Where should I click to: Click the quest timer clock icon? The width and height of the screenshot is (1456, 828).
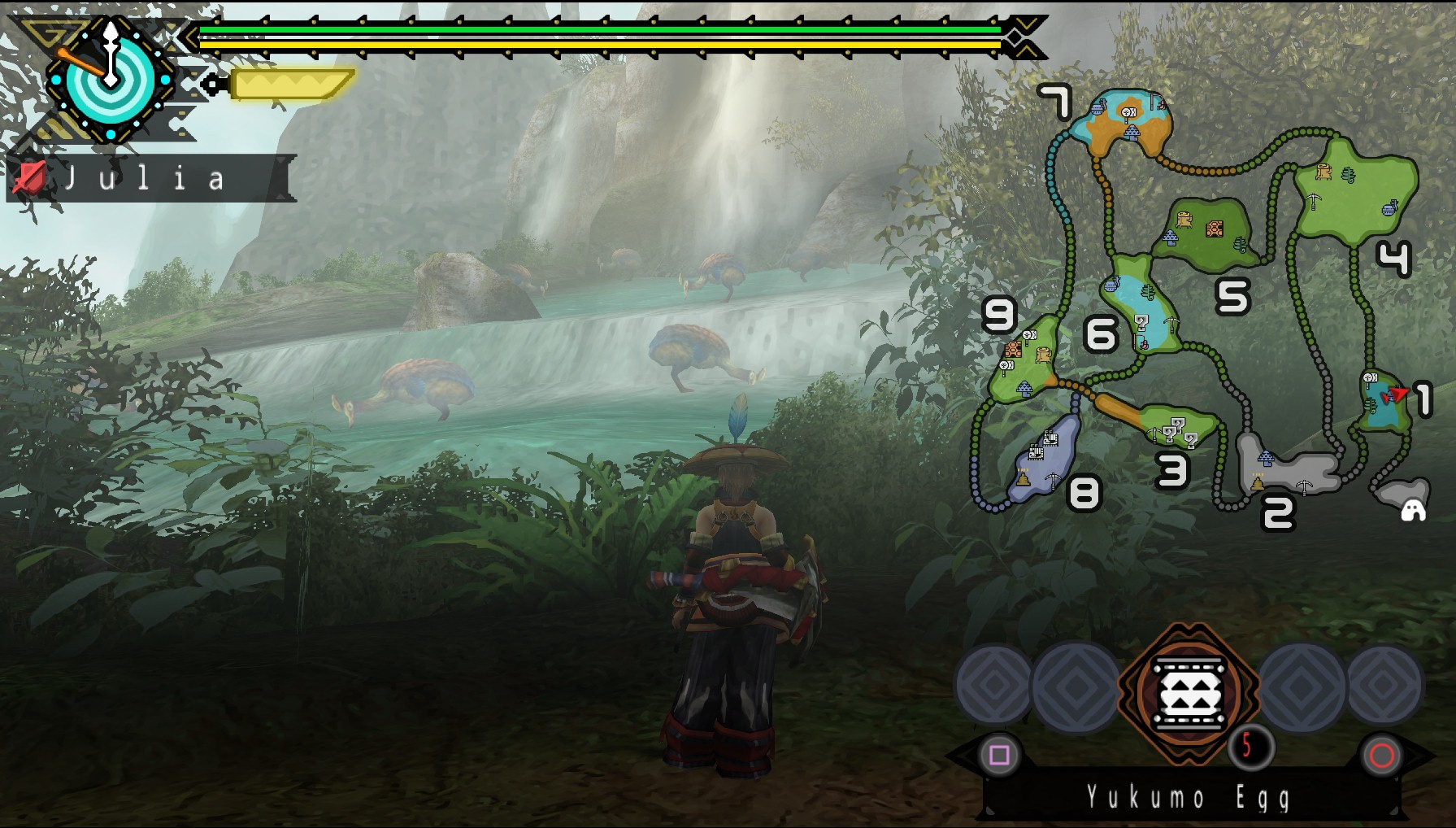(109, 79)
